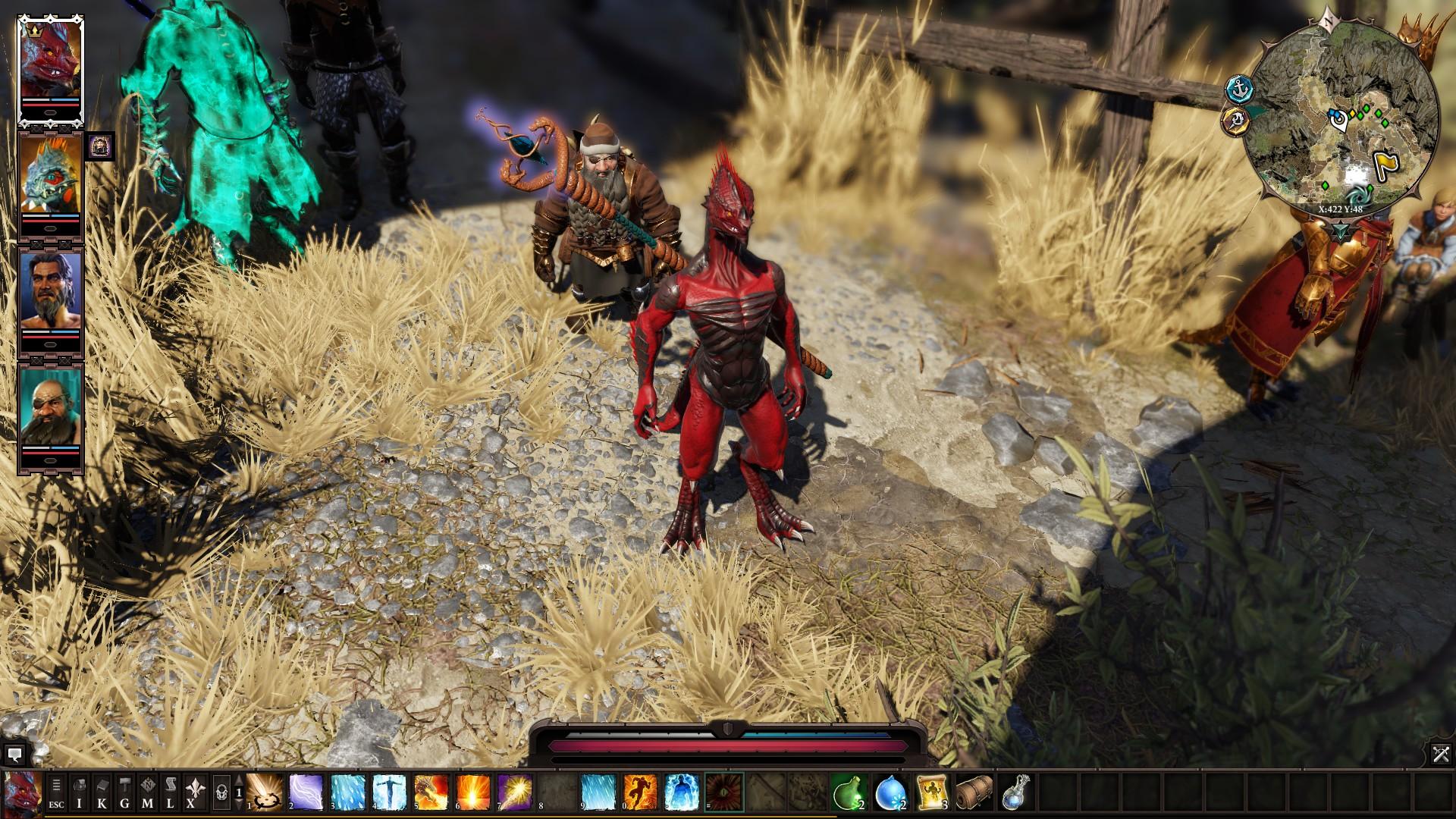
Task: Use the green poison flask
Action: coord(849,792)
